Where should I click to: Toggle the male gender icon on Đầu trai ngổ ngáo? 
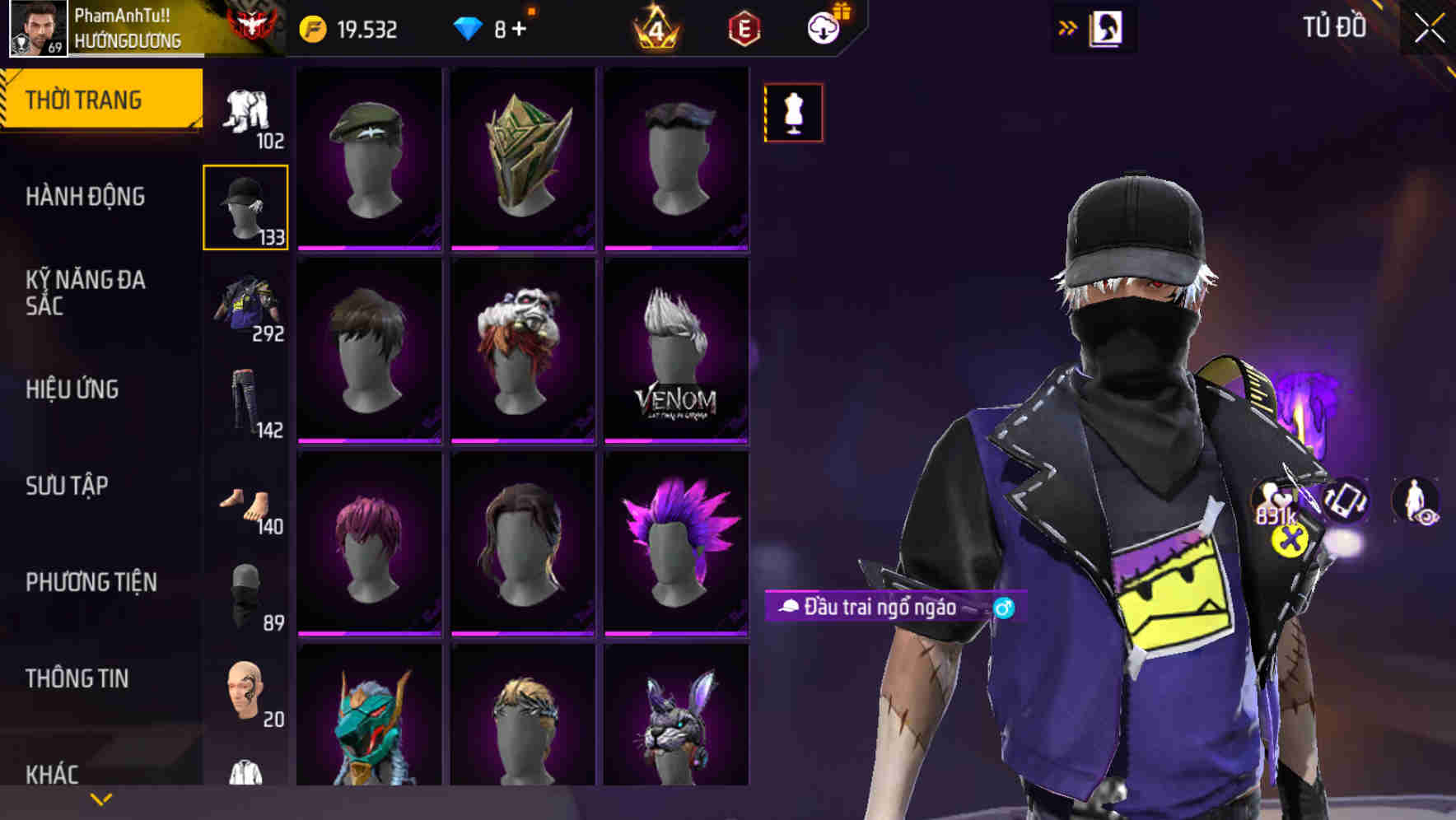(x=1005, y=608)
